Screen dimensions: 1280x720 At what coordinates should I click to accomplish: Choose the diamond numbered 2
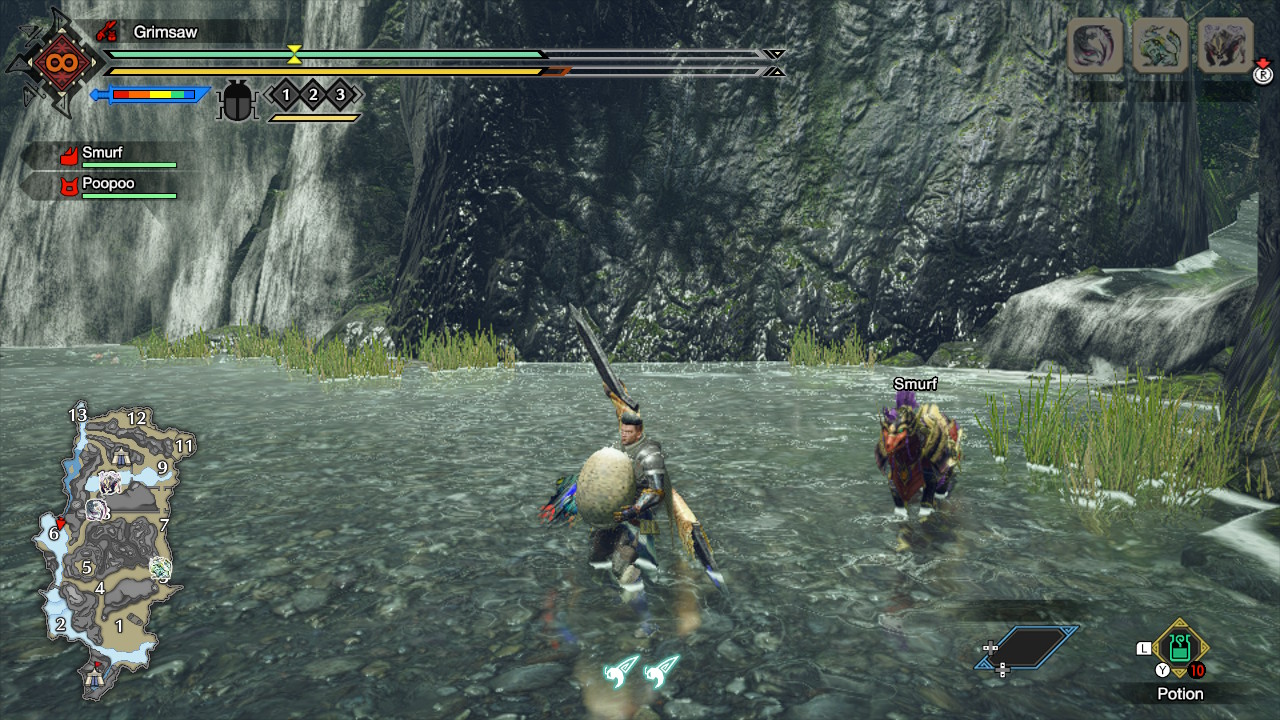pos(313,95)
